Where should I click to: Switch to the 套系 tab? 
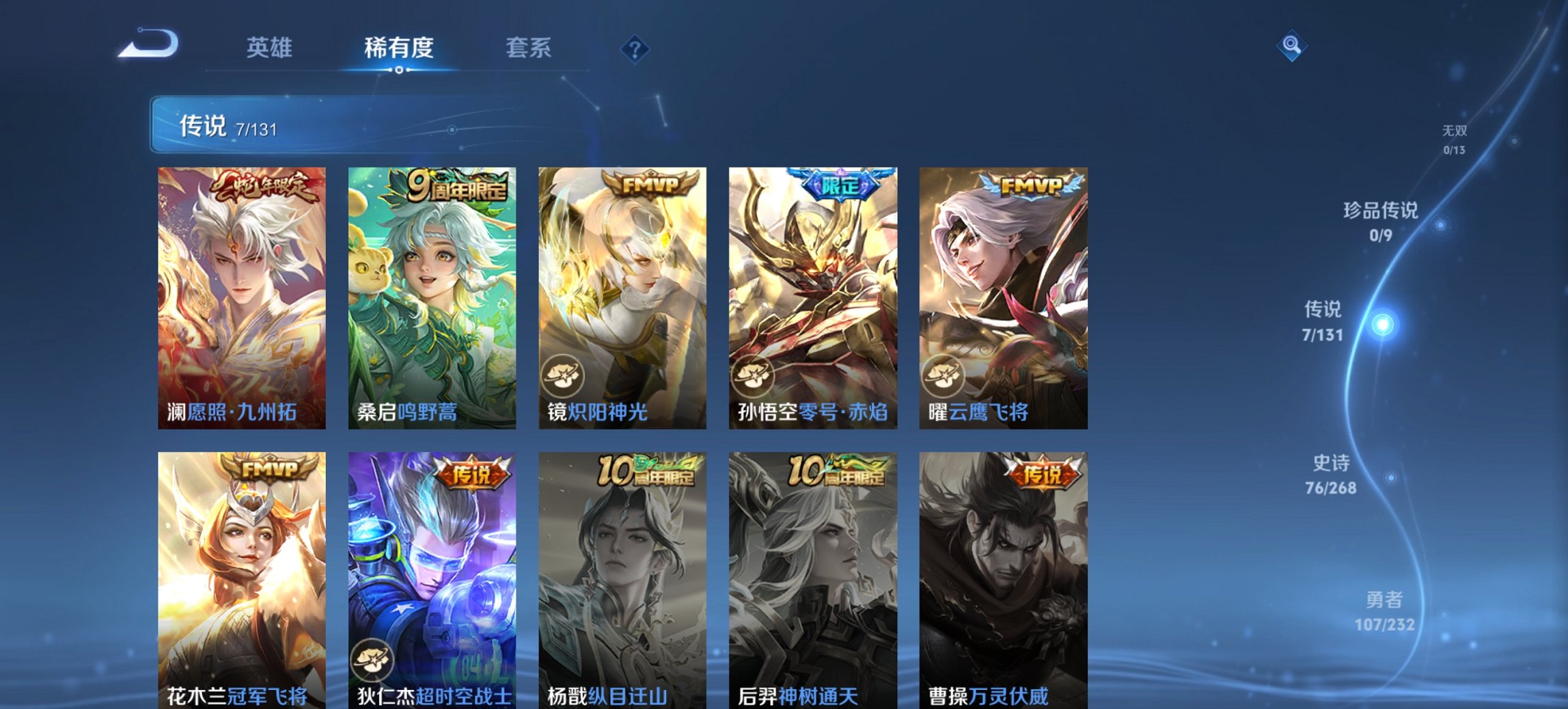coord(529,48)
